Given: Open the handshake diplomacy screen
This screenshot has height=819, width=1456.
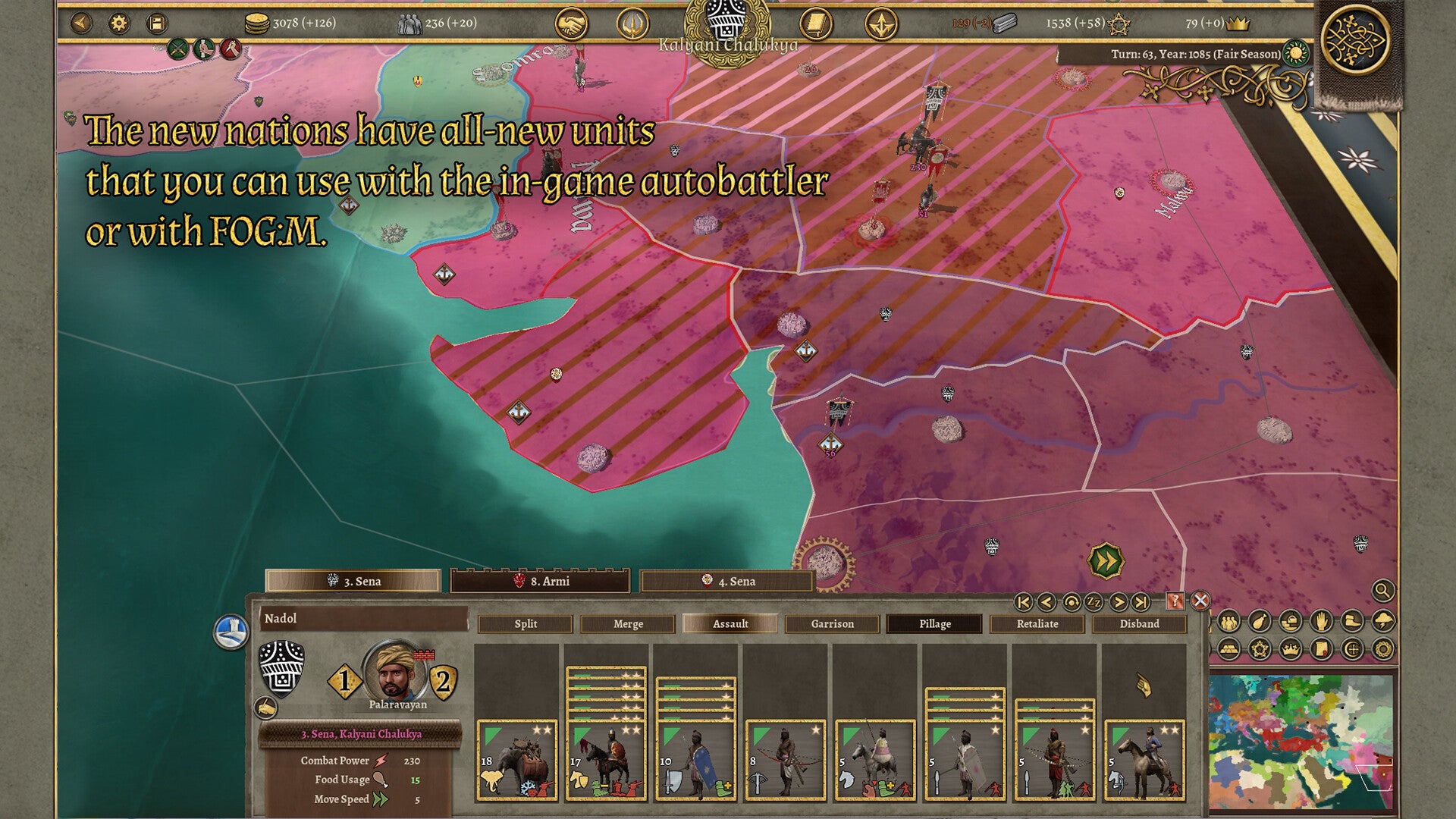Looking at the screenshot, I should [572, 24].
